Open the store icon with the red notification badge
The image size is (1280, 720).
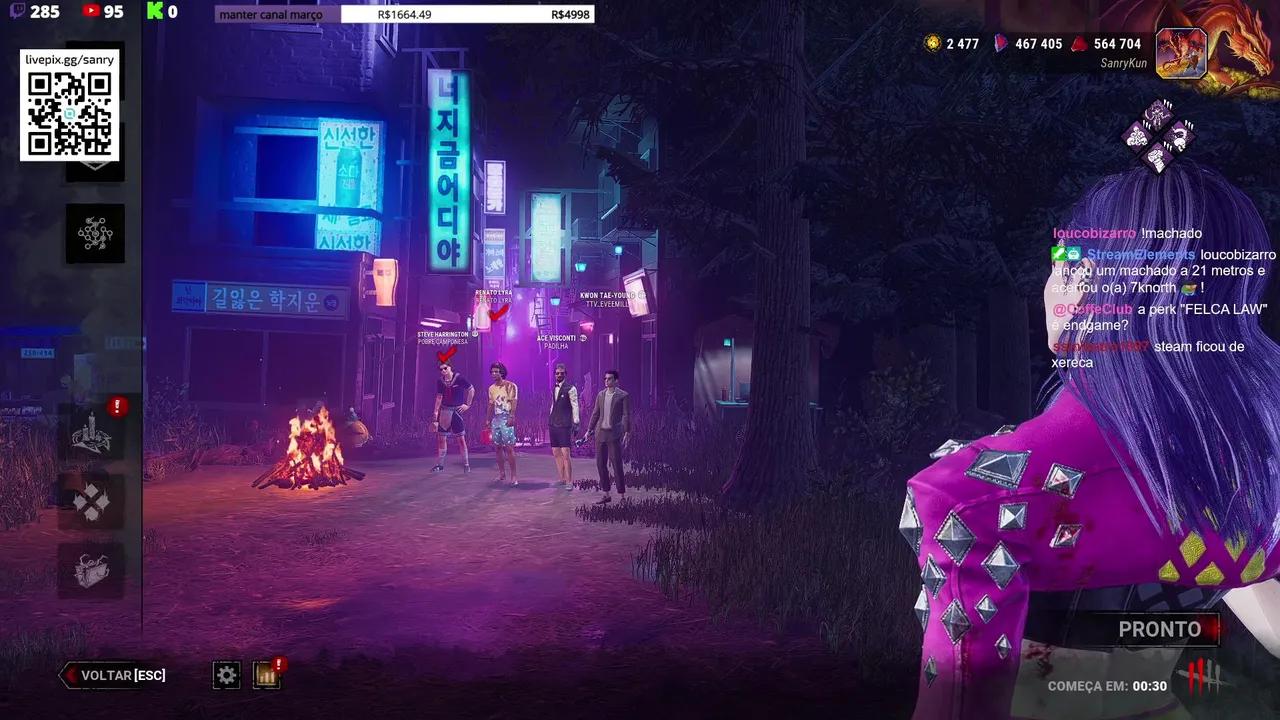click(x=266, y=677)
